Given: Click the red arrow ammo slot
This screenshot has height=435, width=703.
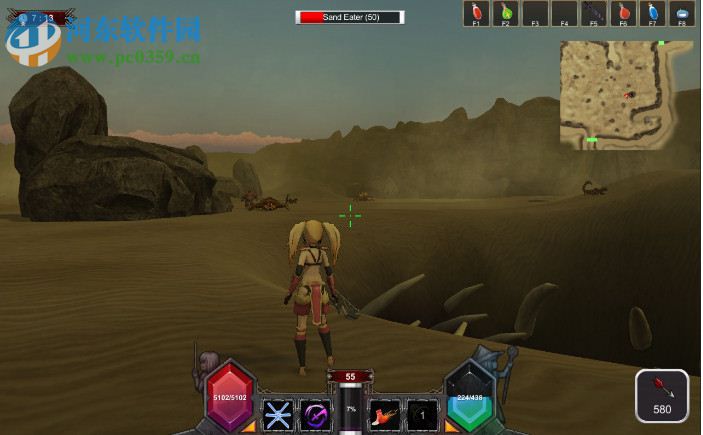Looking at the screenshot, I should (662, 396).
